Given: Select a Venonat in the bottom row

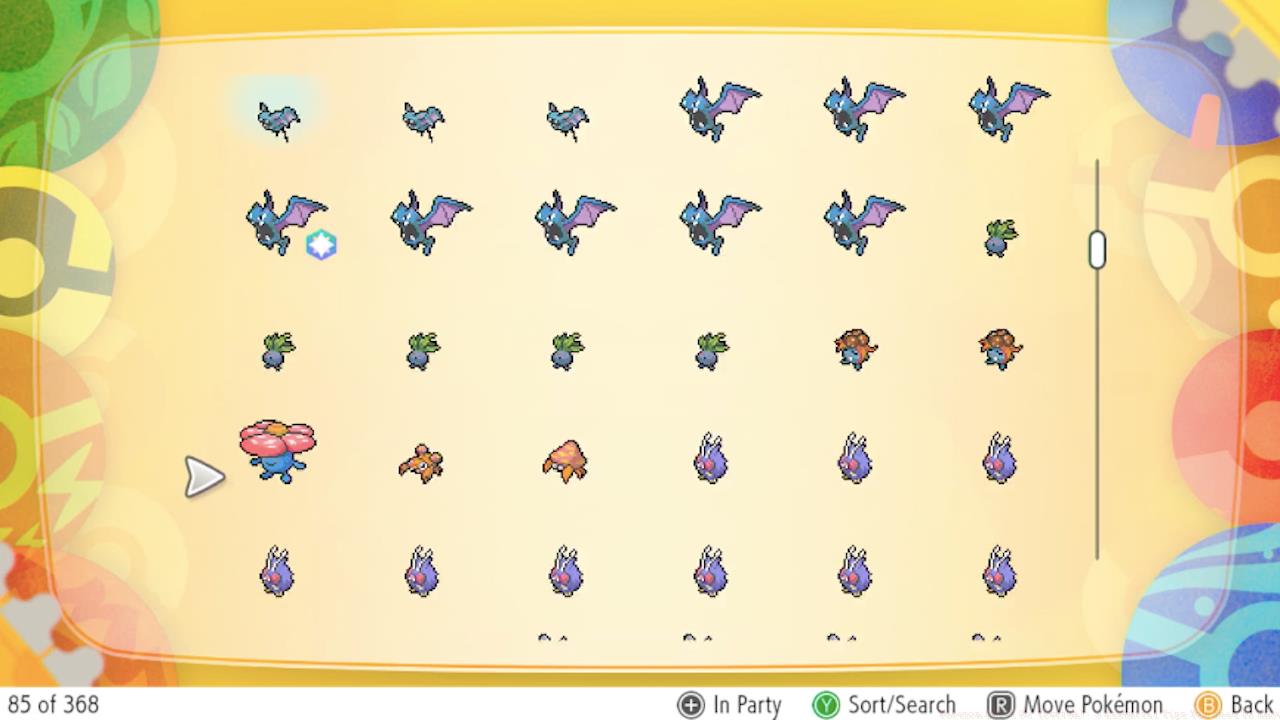Looking at the screenshot, I should click(565, 570).
